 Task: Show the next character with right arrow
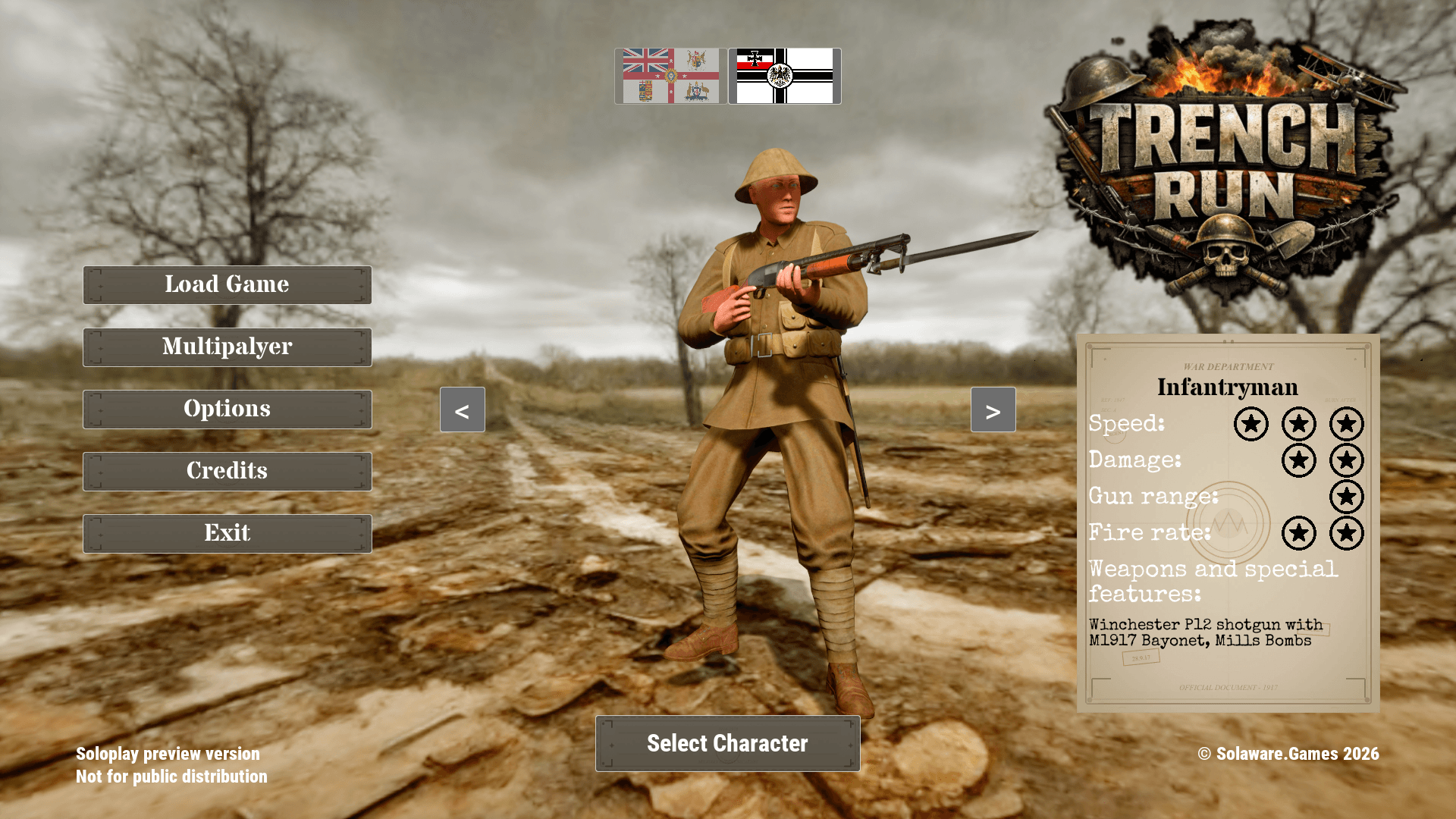click(x=993, y=410)
